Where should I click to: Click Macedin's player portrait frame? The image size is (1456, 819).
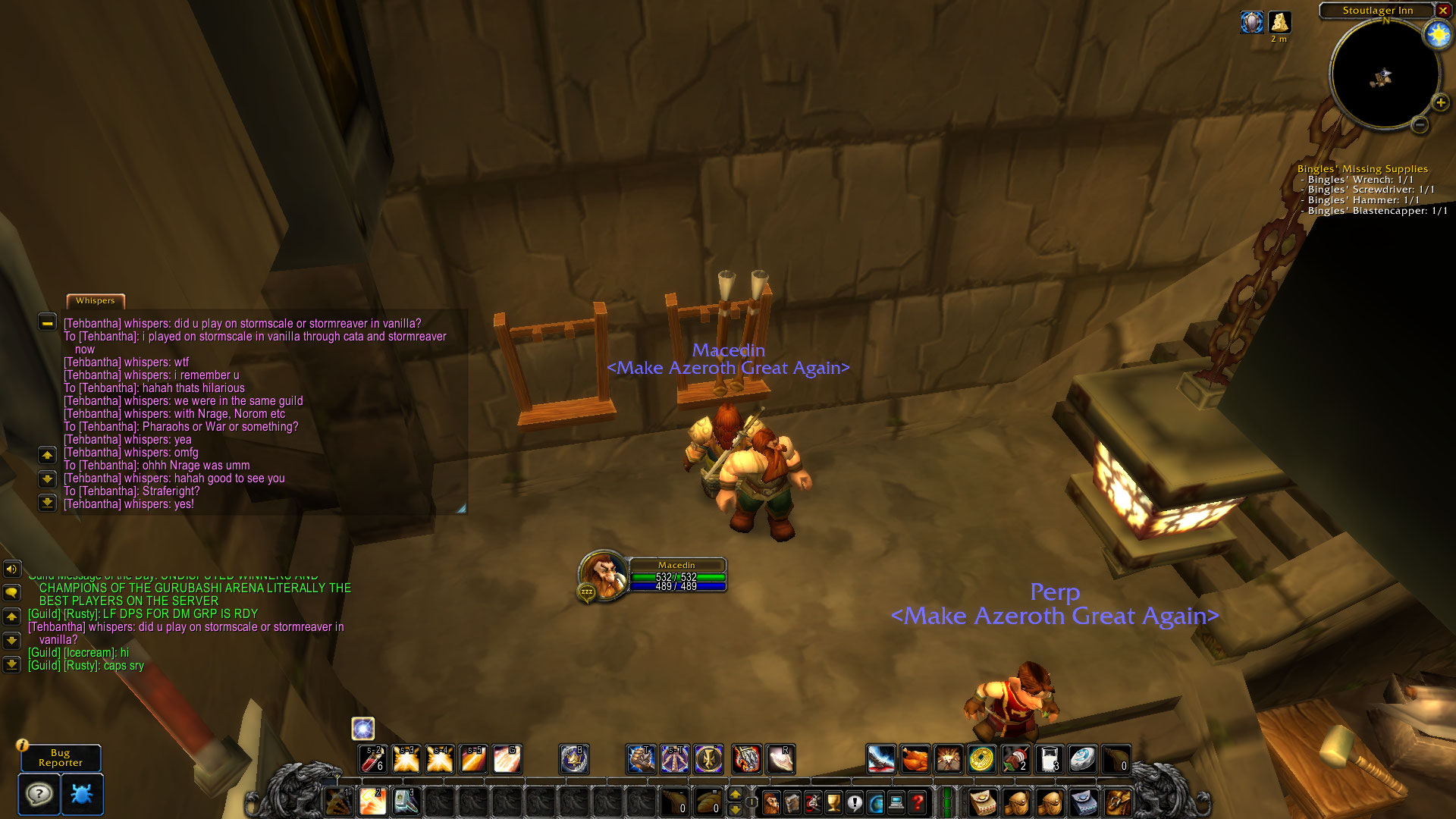(x=604, y=574)
